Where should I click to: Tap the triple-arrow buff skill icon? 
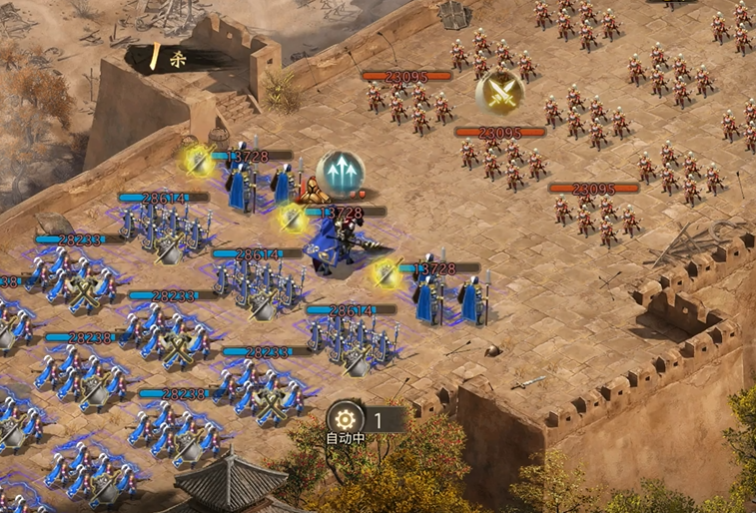tap(340, 173)
